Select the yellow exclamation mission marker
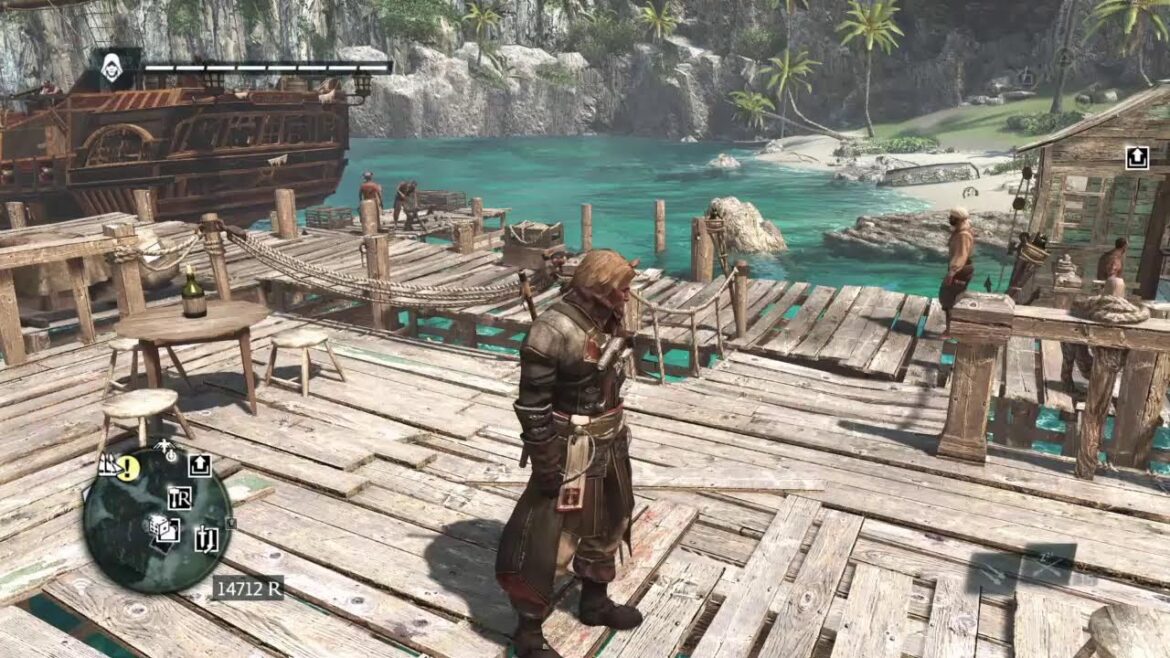Image resolution: width=1170 pixels, height=658 pixels. pyautogui.click(x=128, y=467)
